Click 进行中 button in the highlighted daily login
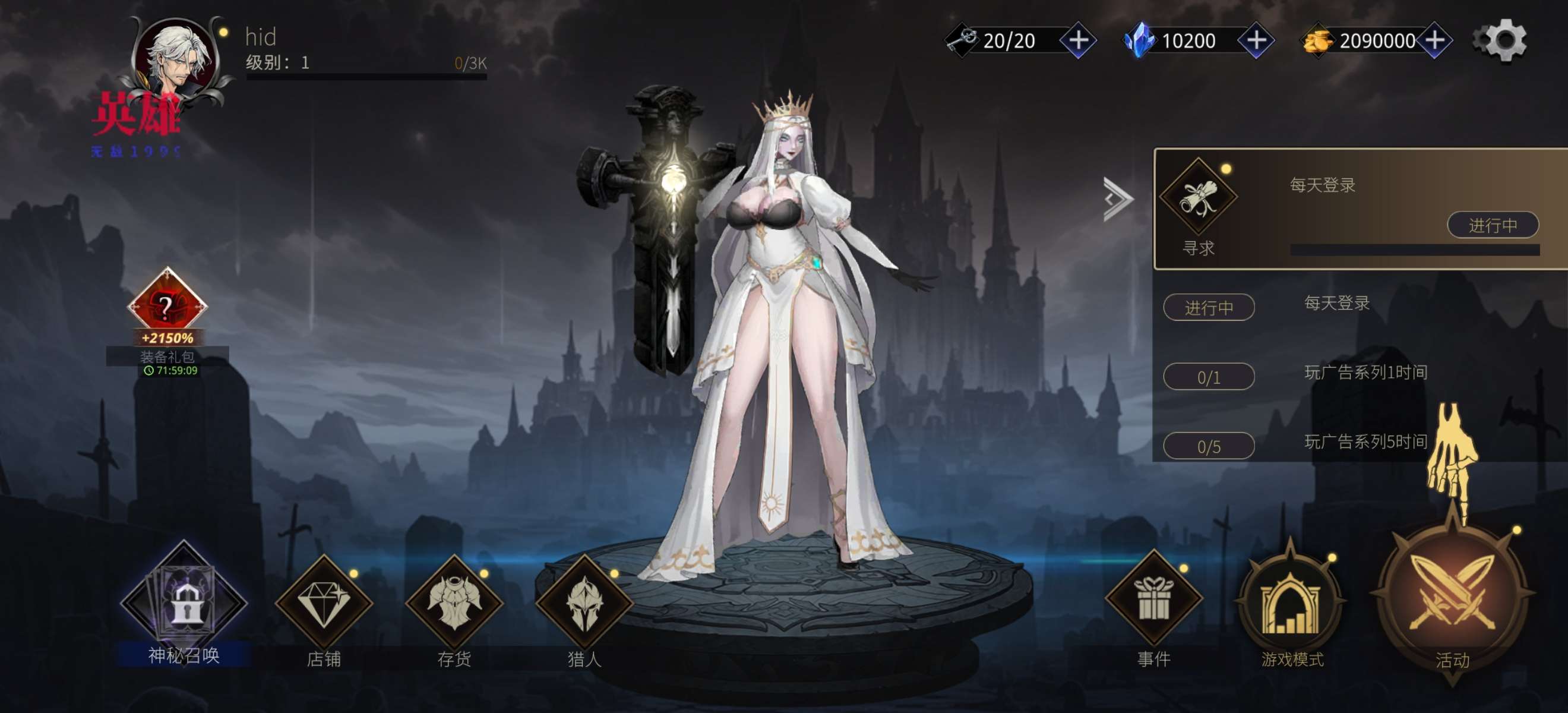The width and height of the screenshot is (1568, 713). (1492, 225)
